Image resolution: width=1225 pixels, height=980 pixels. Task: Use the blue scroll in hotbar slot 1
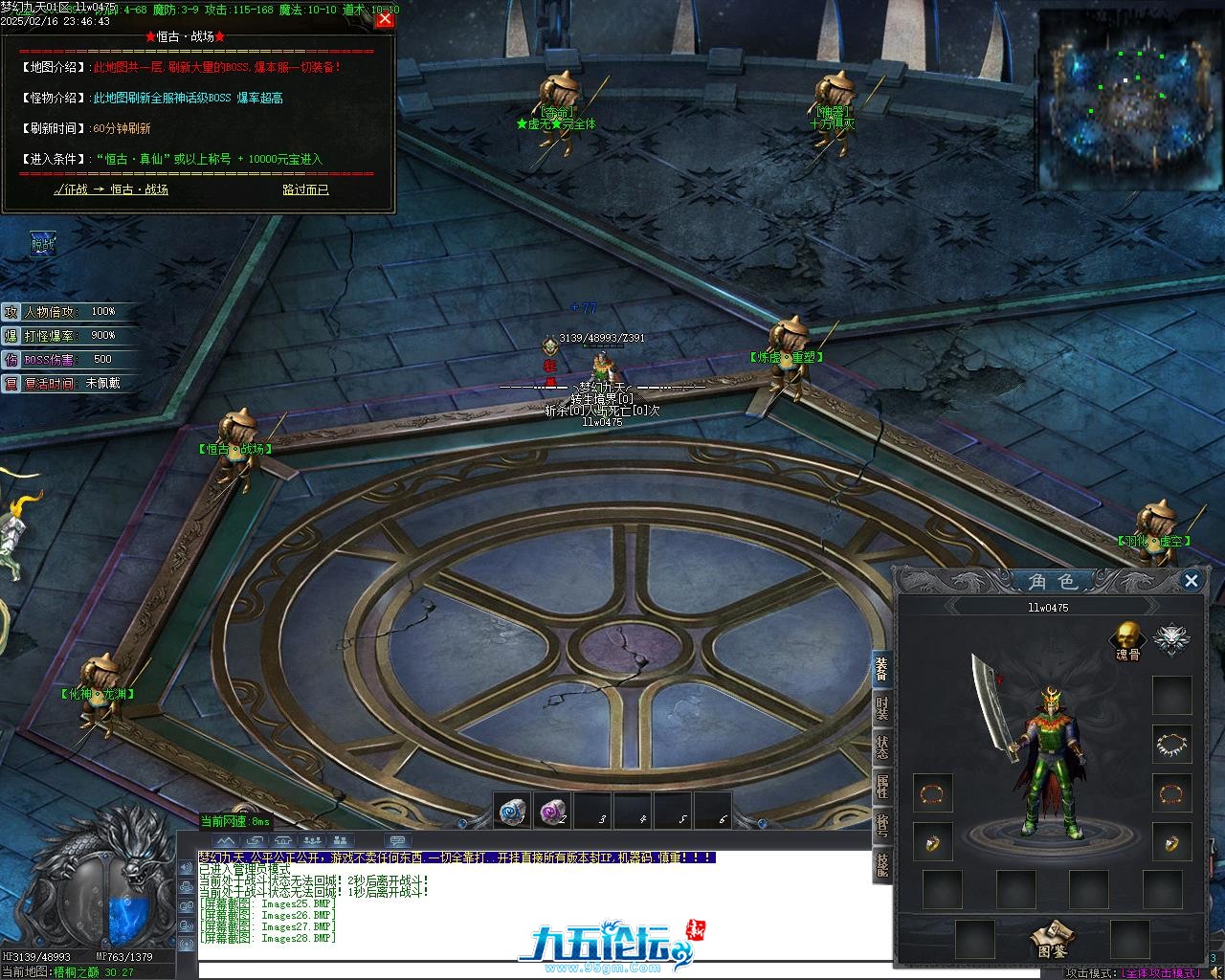point(512,812)
